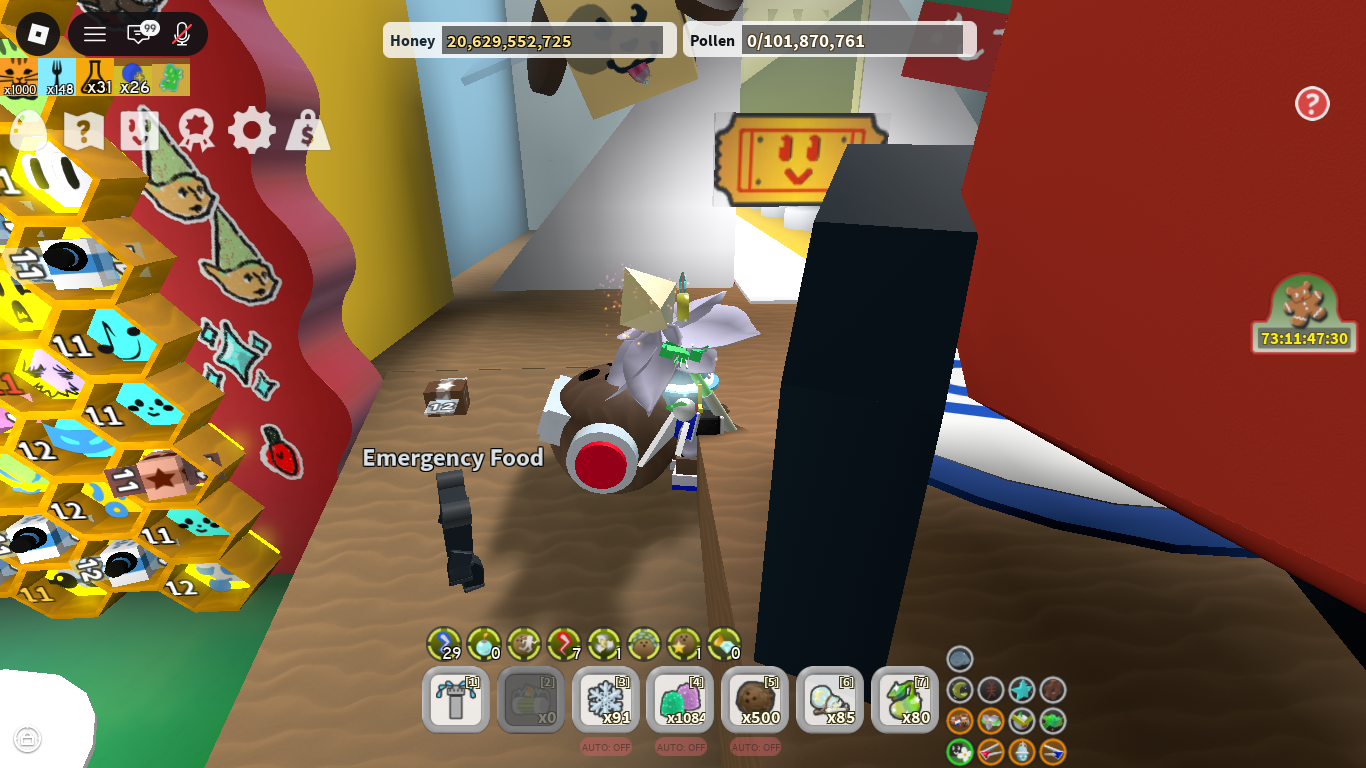Open the Roblox hamburger menu
Screen dimensions: 1366x768
(x=94, y=33)
